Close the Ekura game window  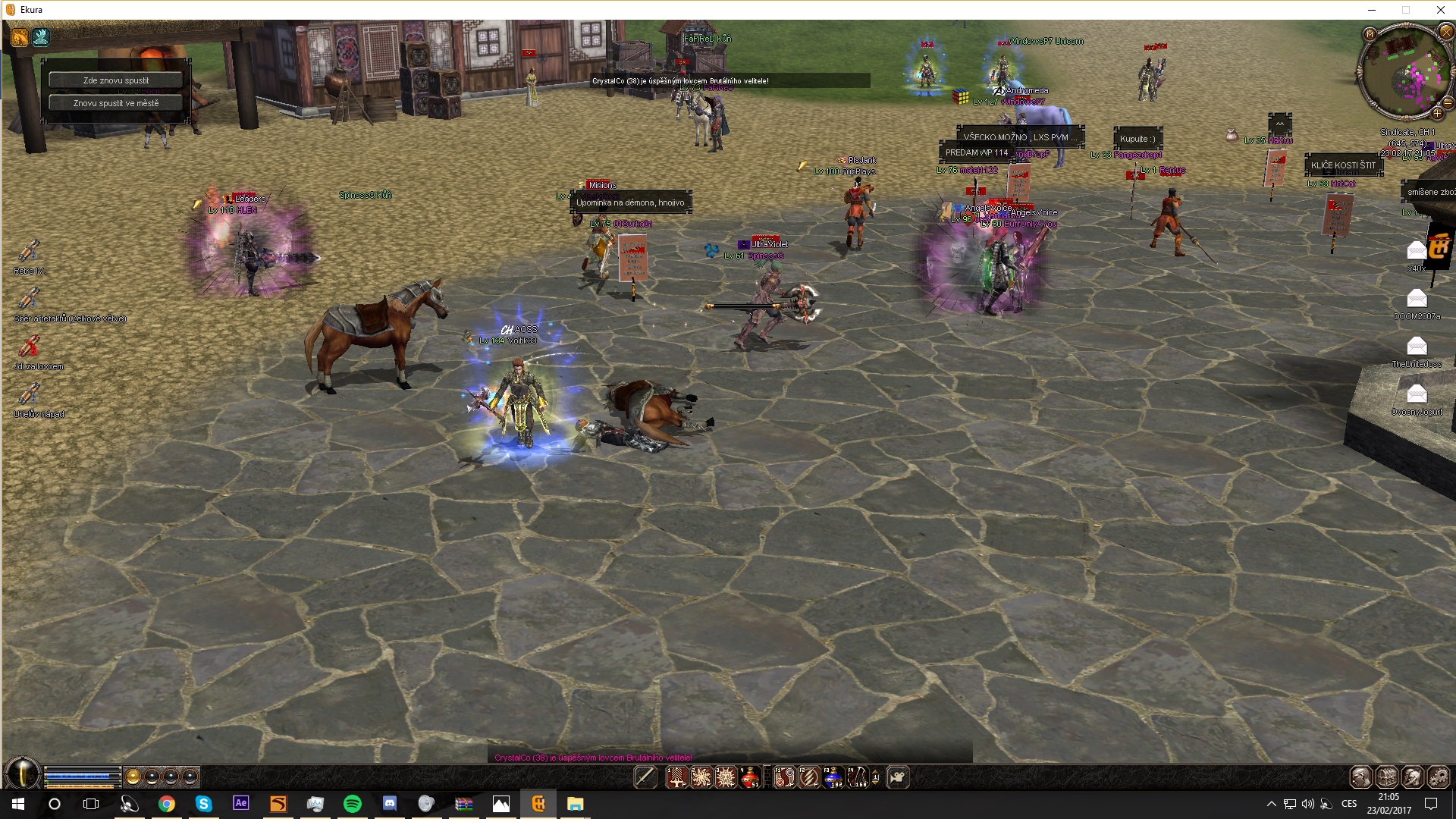tap(1440, 10)
